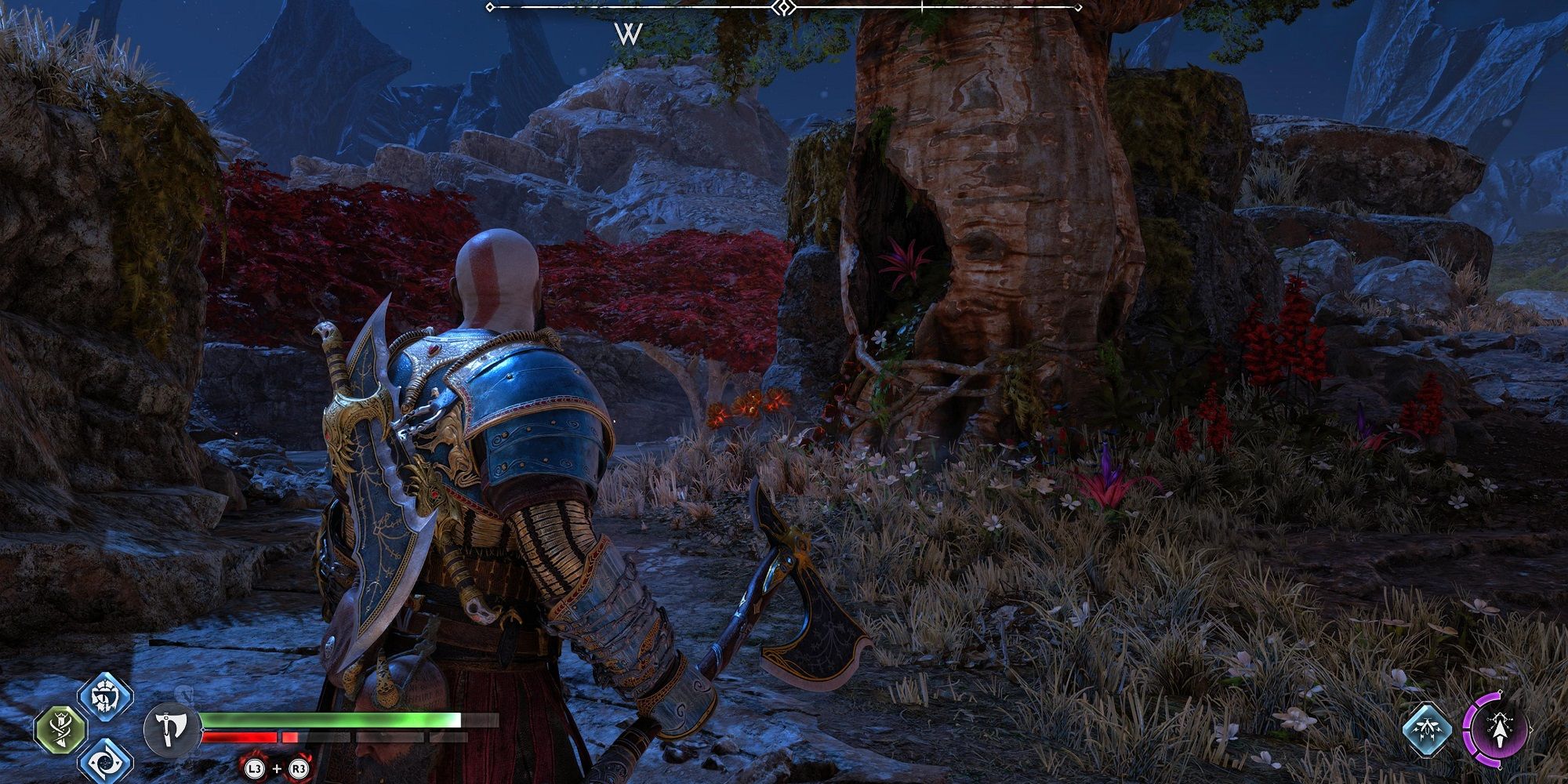1568x784 pixels.
Task: Expand the diamond below the purple ability ring
Action: (1499, 767)
